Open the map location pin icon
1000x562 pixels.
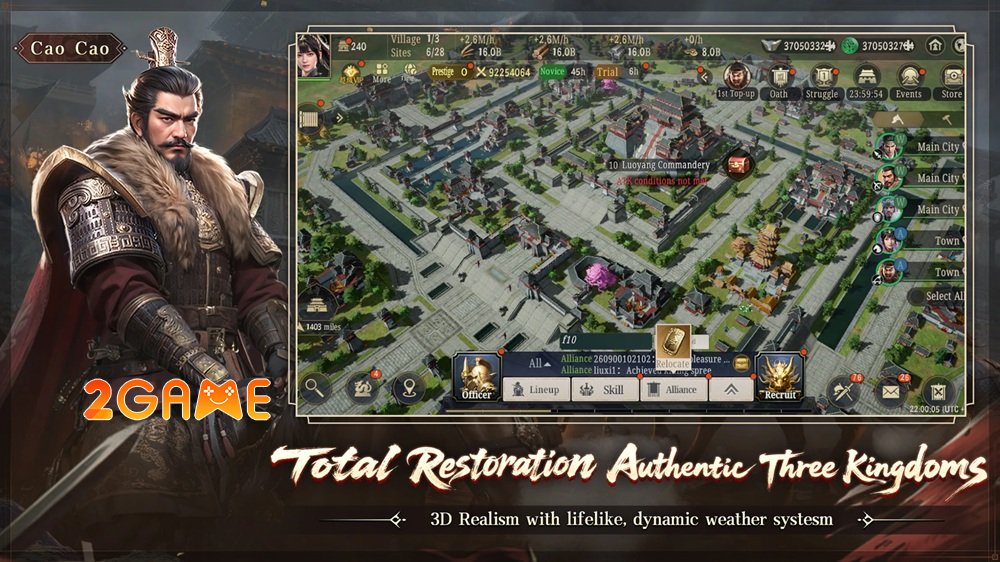coord(407,388)
